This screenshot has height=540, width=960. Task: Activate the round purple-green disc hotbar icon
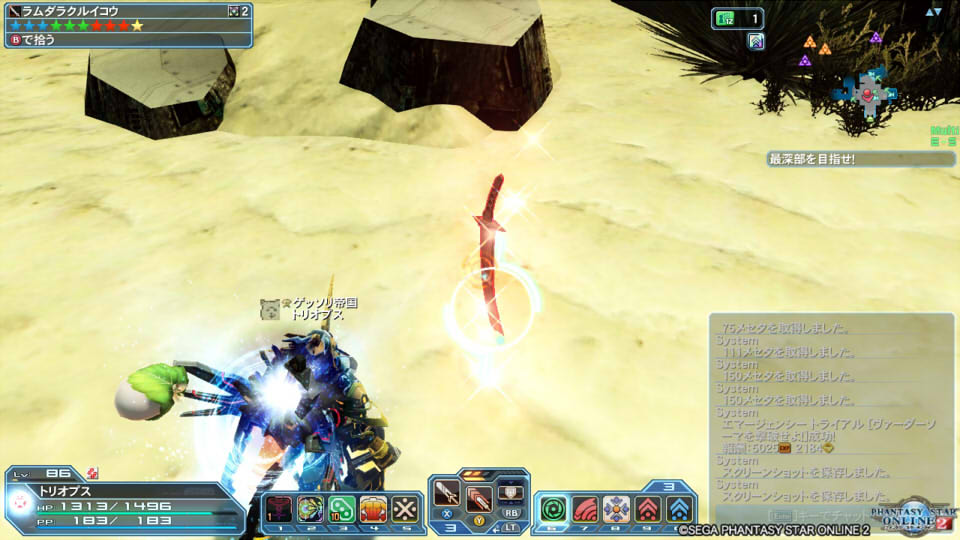310,509
